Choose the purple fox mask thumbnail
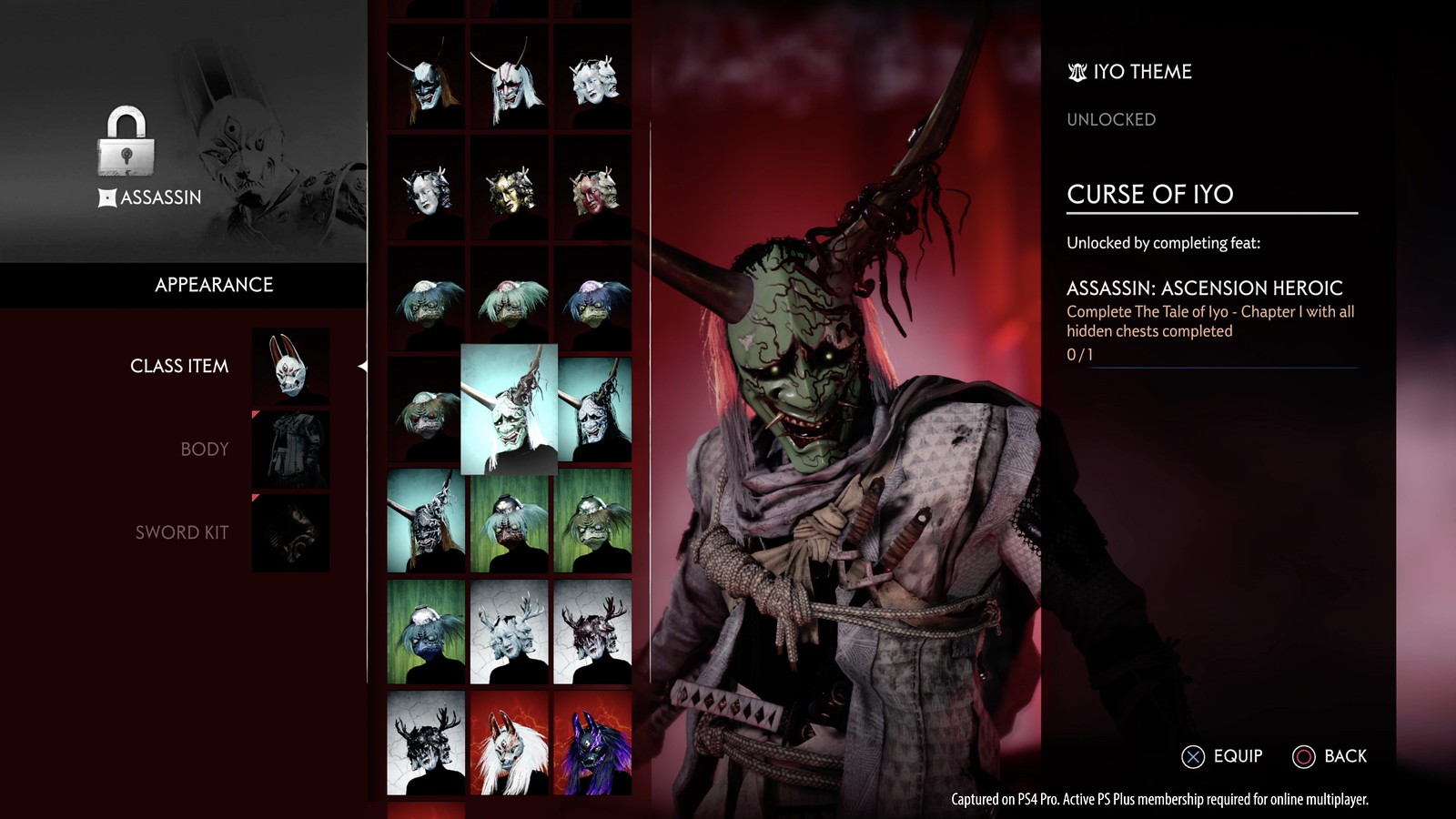1456x819 pixels. (x=592, y=743)
